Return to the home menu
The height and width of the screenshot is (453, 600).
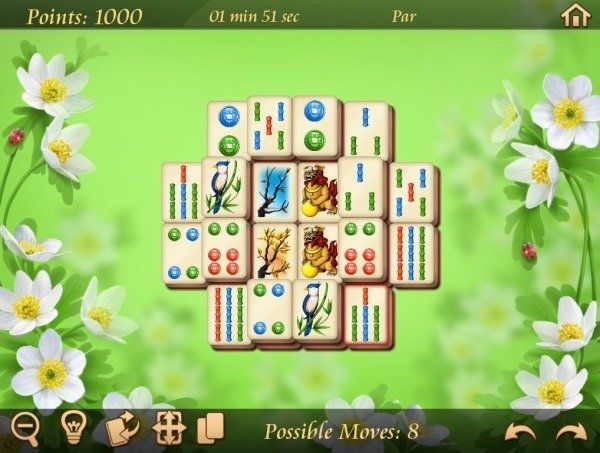574,15
